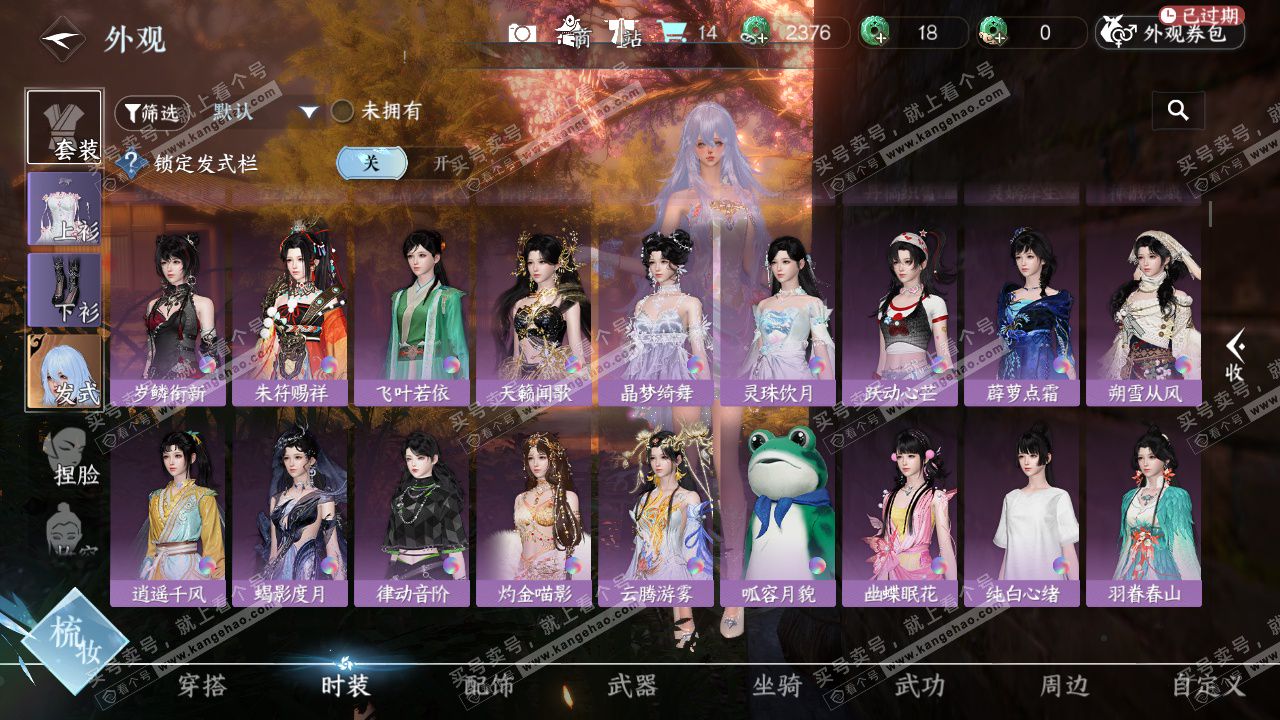Switch to the 武器 bottom tab

(632, 686)
